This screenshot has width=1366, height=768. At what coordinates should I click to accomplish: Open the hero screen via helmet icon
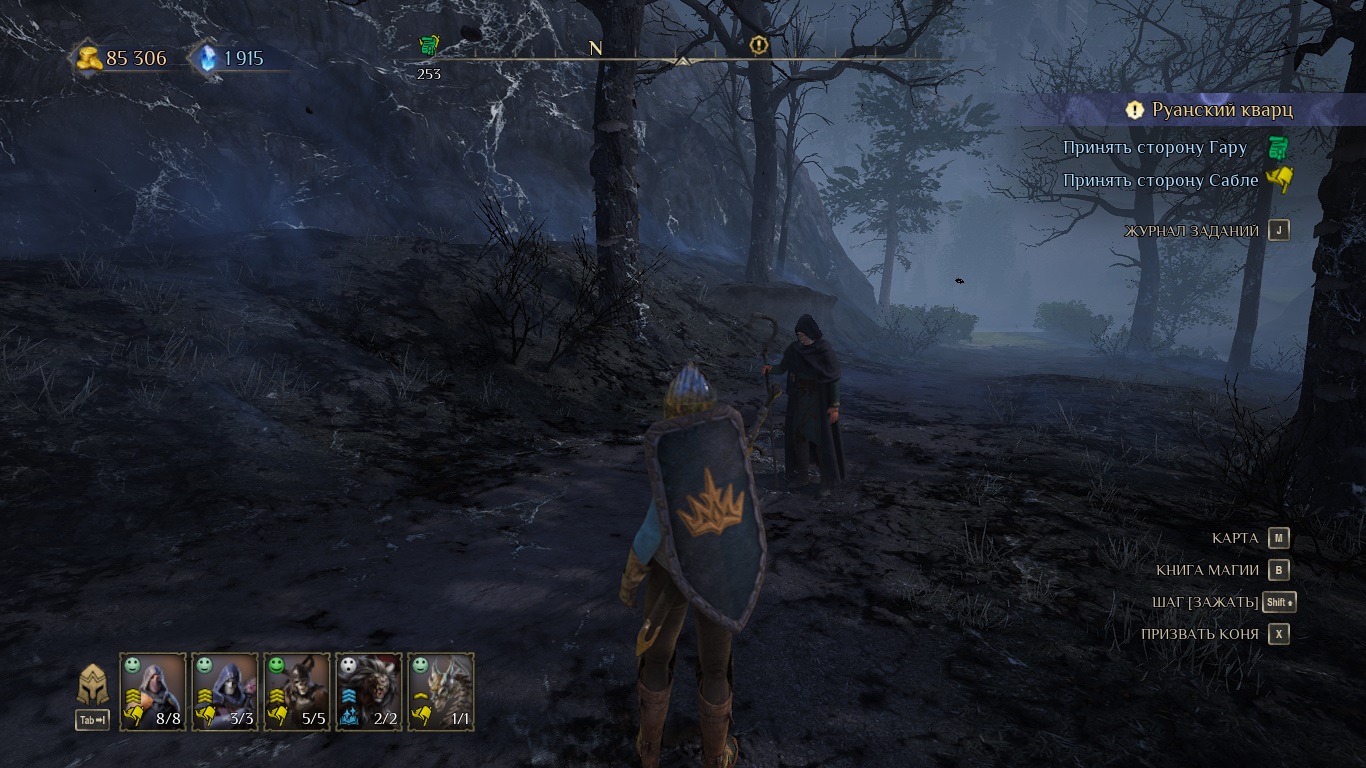click(93, 686)
